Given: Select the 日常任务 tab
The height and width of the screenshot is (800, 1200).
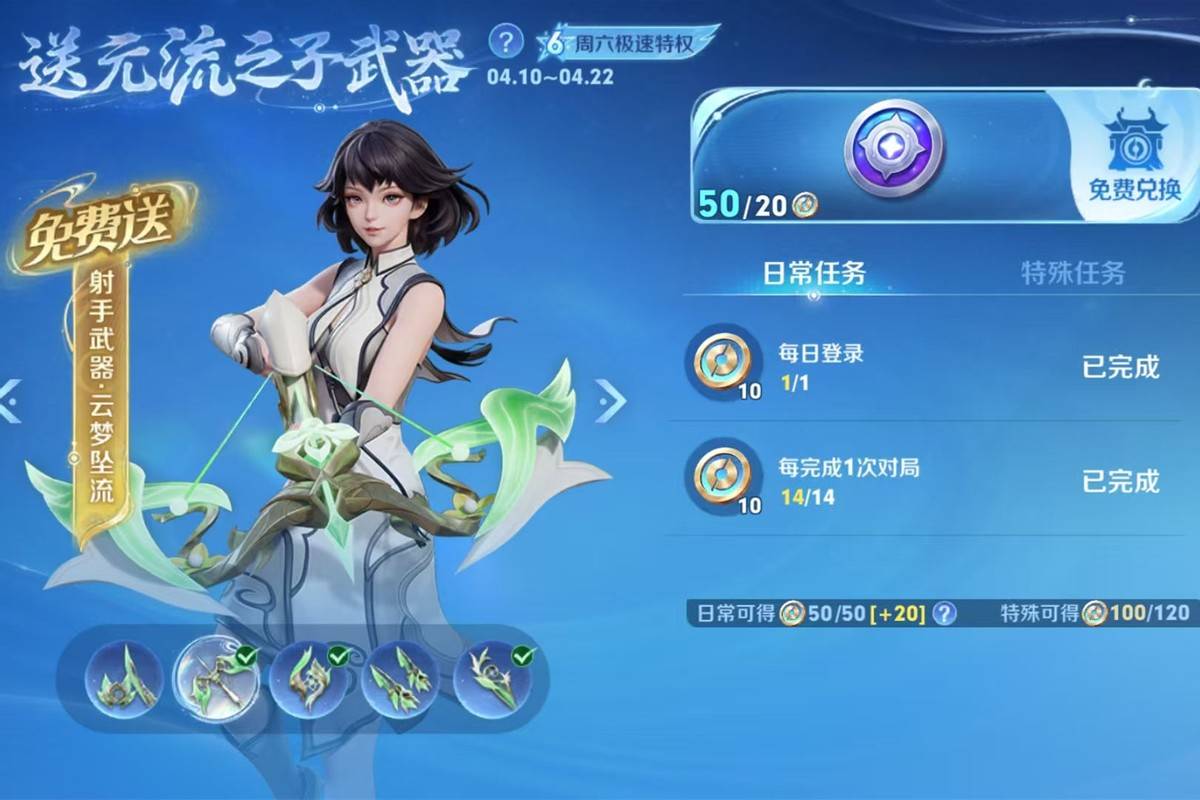Looking at the screenshot, I should pos(814,273).
